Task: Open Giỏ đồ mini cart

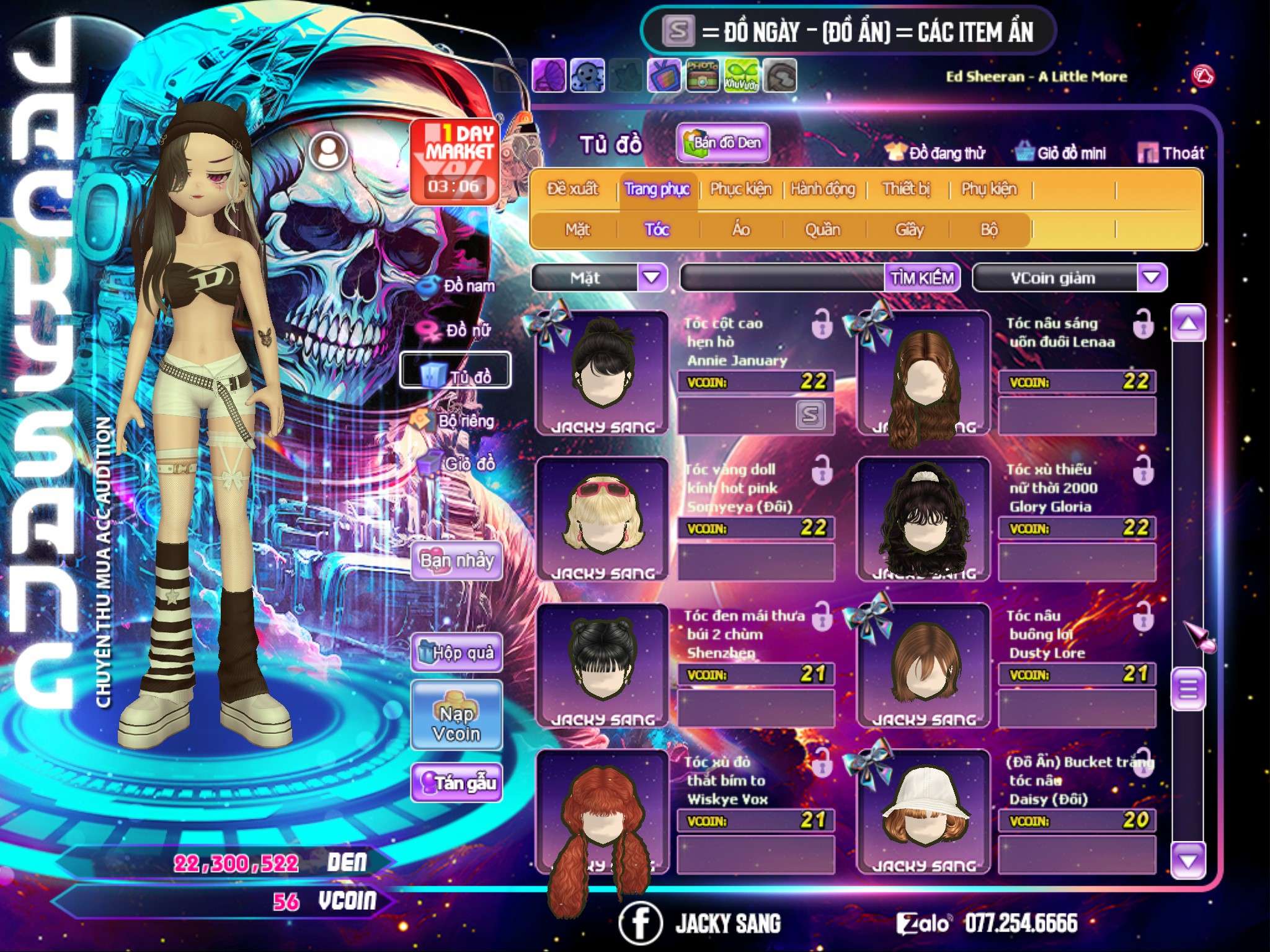Action: (x=1061, y=153)
